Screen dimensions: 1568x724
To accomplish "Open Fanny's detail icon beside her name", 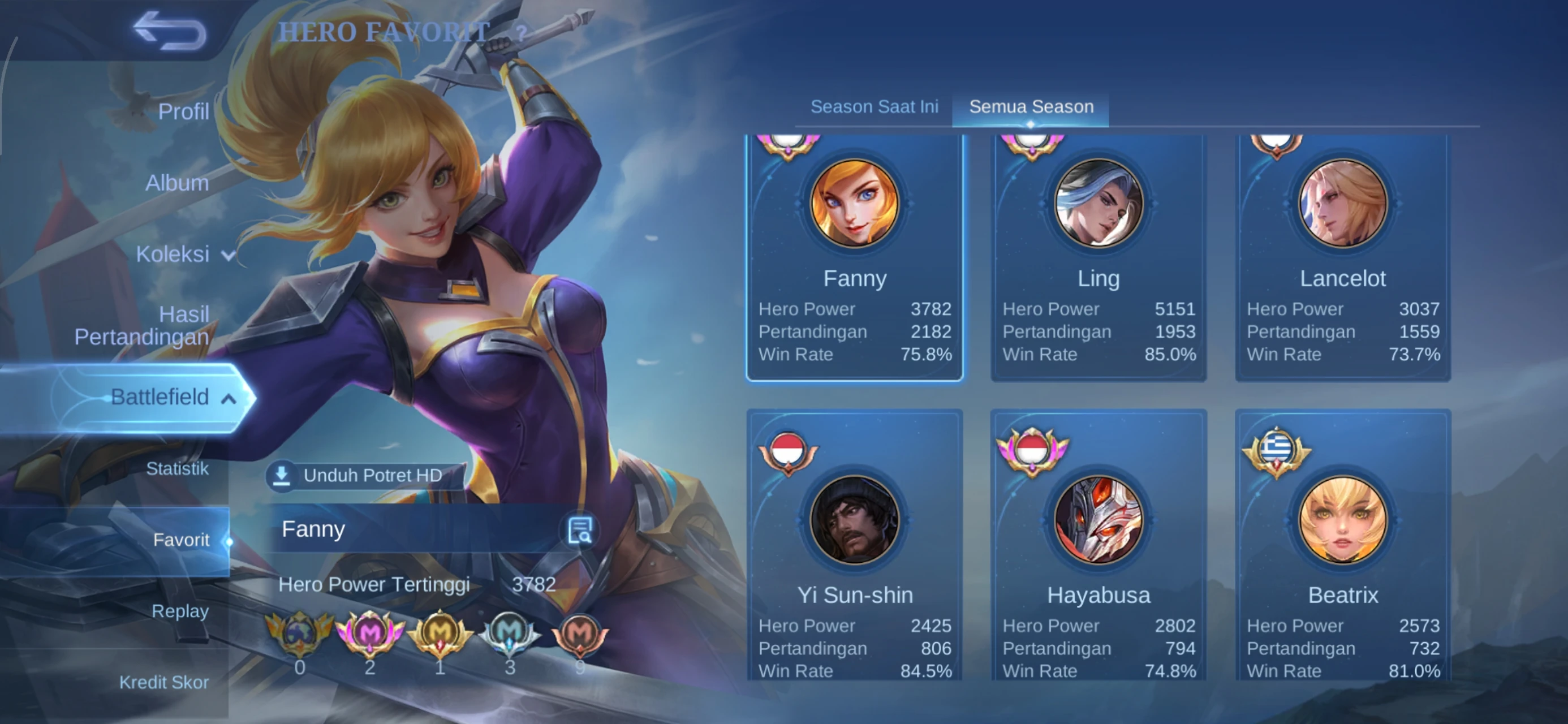I will [x=579, y=530].
